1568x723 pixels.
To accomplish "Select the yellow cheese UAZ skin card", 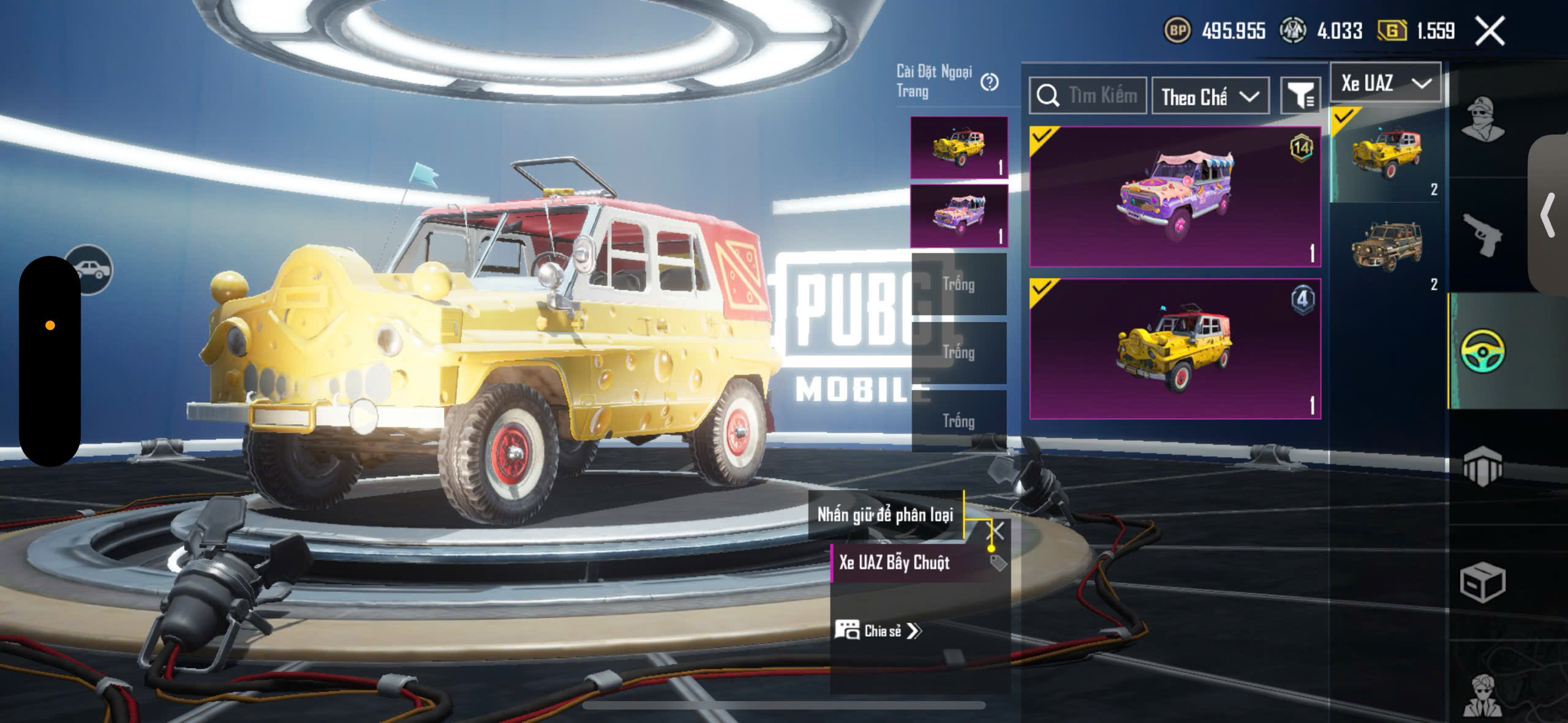I will 1175,349.
